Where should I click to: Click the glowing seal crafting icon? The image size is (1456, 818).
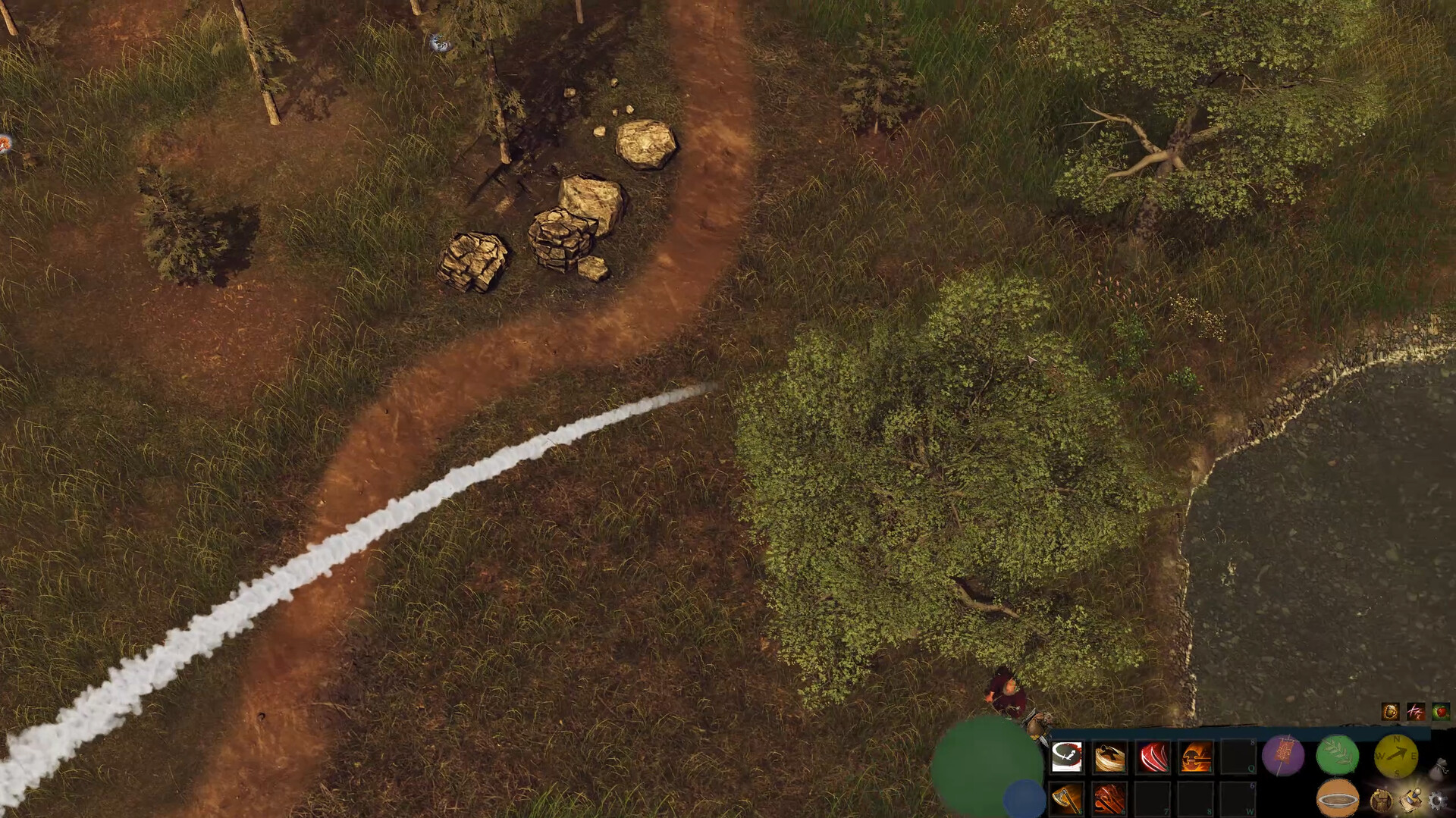point(1411,799)
